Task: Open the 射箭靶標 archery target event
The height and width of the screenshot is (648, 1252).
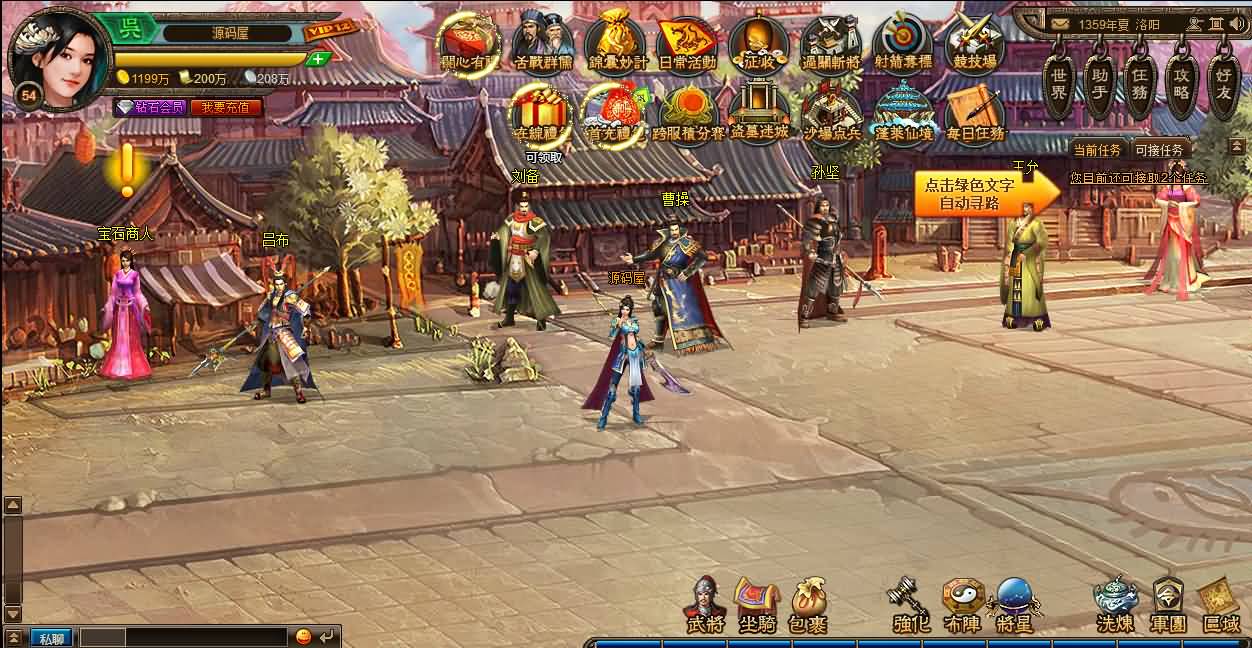Action: tap(902, 44)
